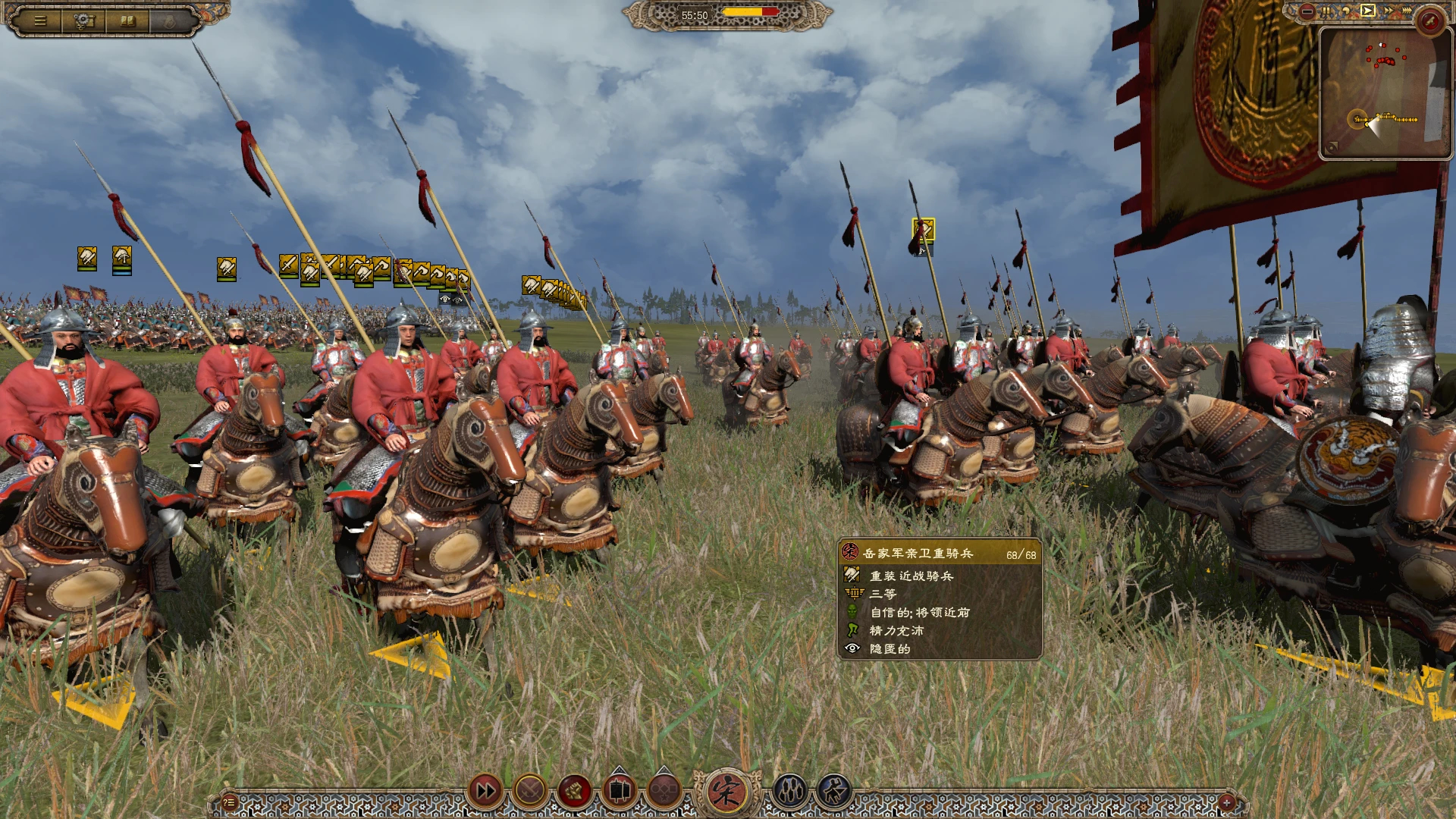Open the group formations banner button
Image resolution: width=1456 pixels, height=819 pixels.
[619, 792]
